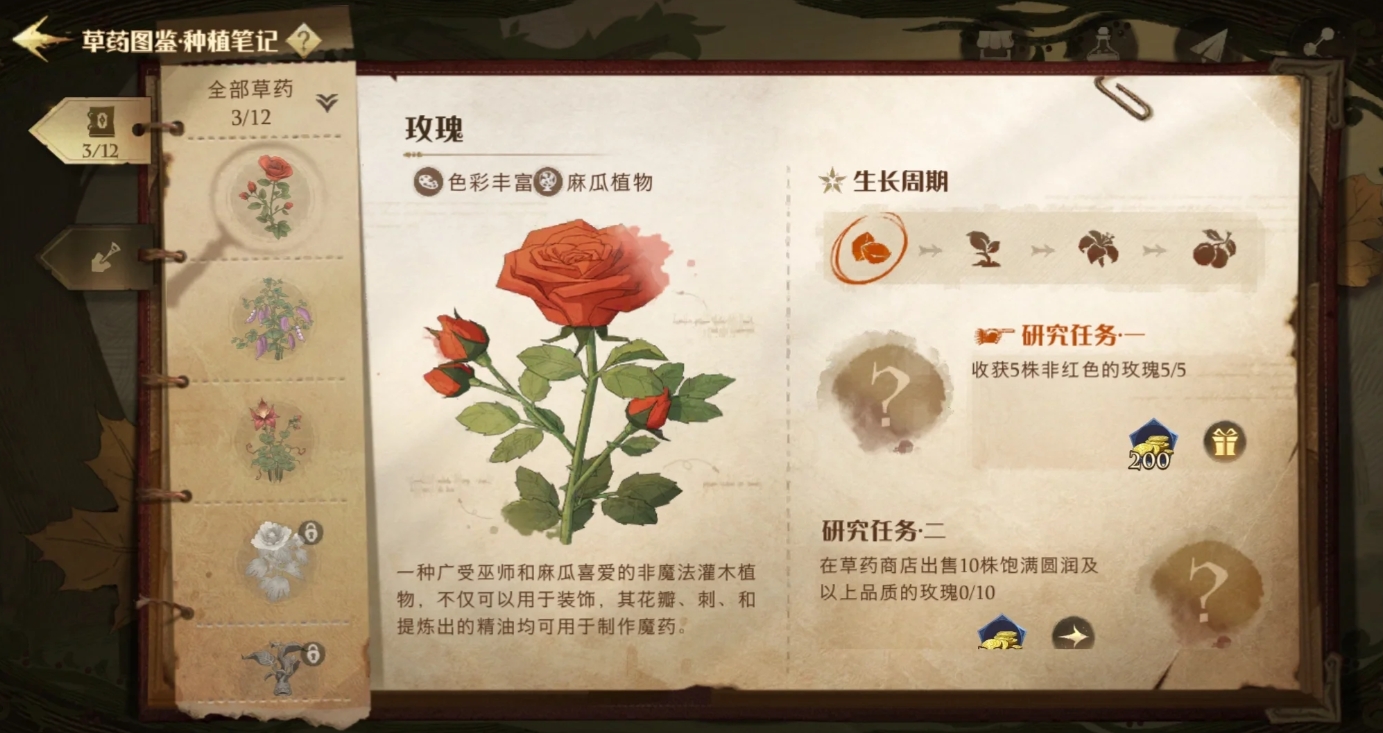
Task: Tap the 色彩丰富 trait tag
Action: coord(472,183)
